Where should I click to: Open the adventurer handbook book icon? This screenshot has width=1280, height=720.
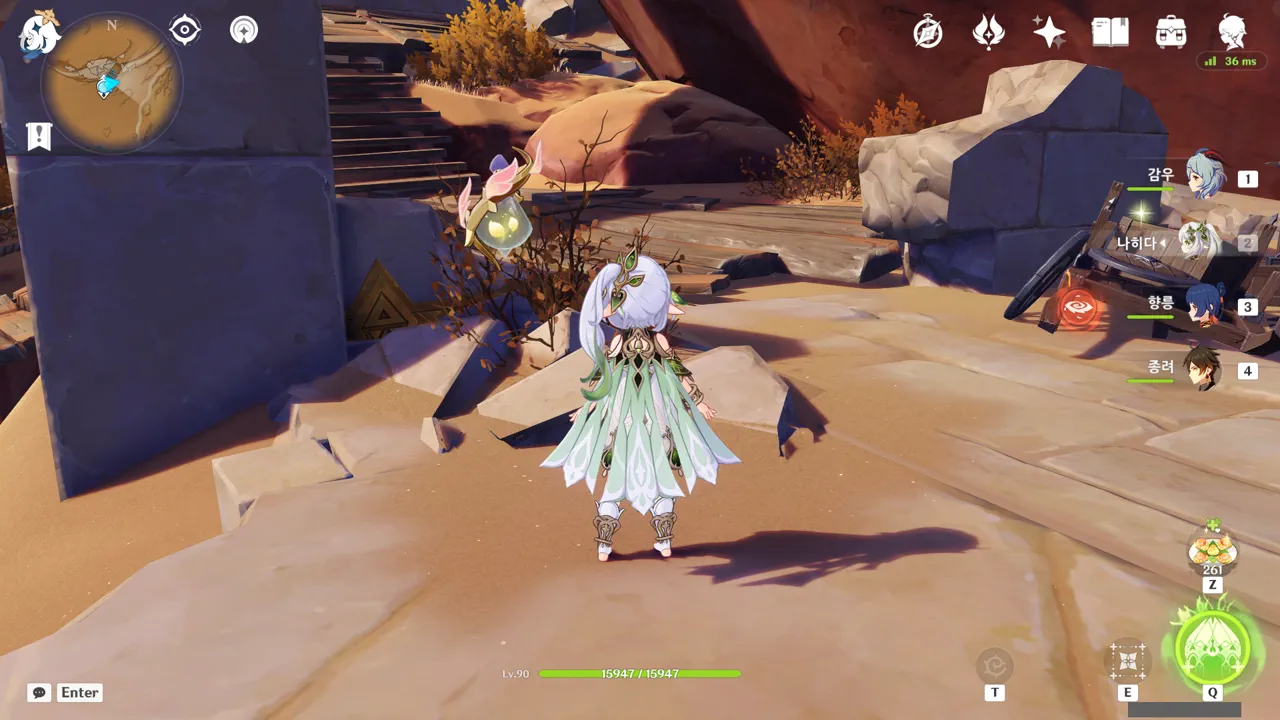click(x=1110, y=32)
